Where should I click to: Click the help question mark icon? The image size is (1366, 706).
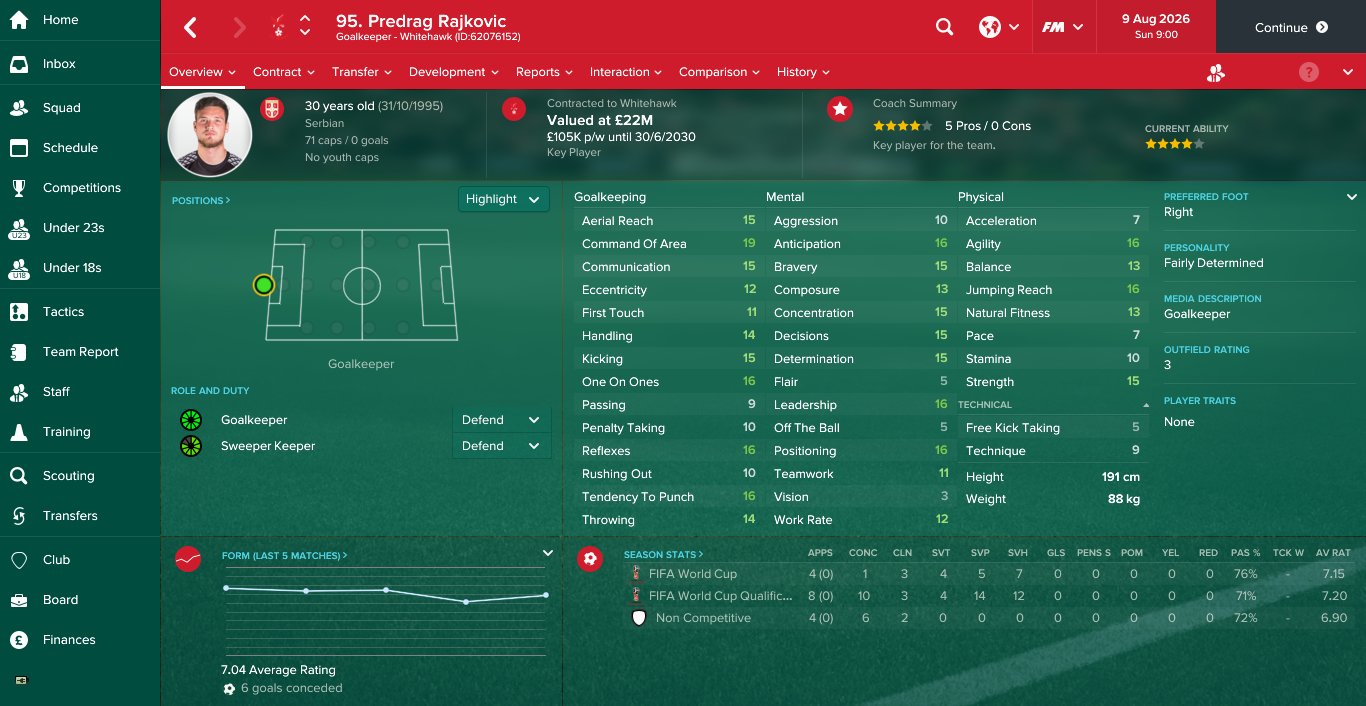click(x=1308, y=72)
